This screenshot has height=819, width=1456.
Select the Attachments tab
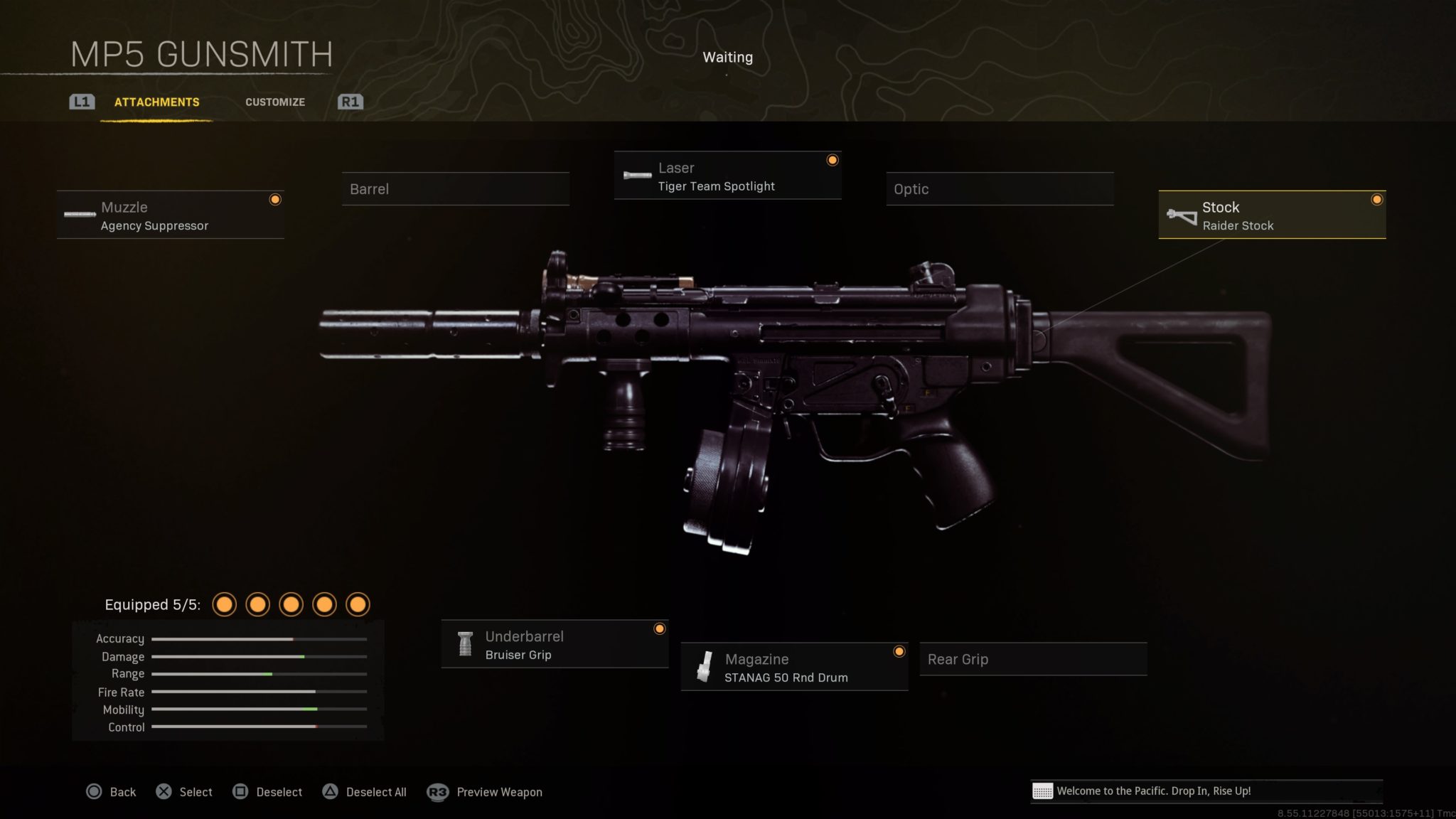click(156, 102)
